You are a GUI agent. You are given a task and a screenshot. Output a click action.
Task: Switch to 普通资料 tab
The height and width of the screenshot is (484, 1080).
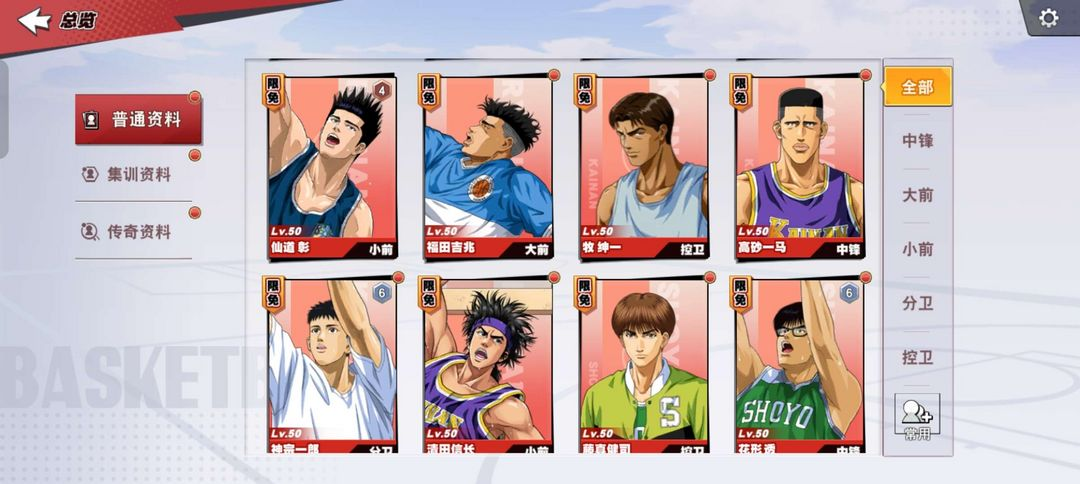pyautogui.click(x=138, y=120)
